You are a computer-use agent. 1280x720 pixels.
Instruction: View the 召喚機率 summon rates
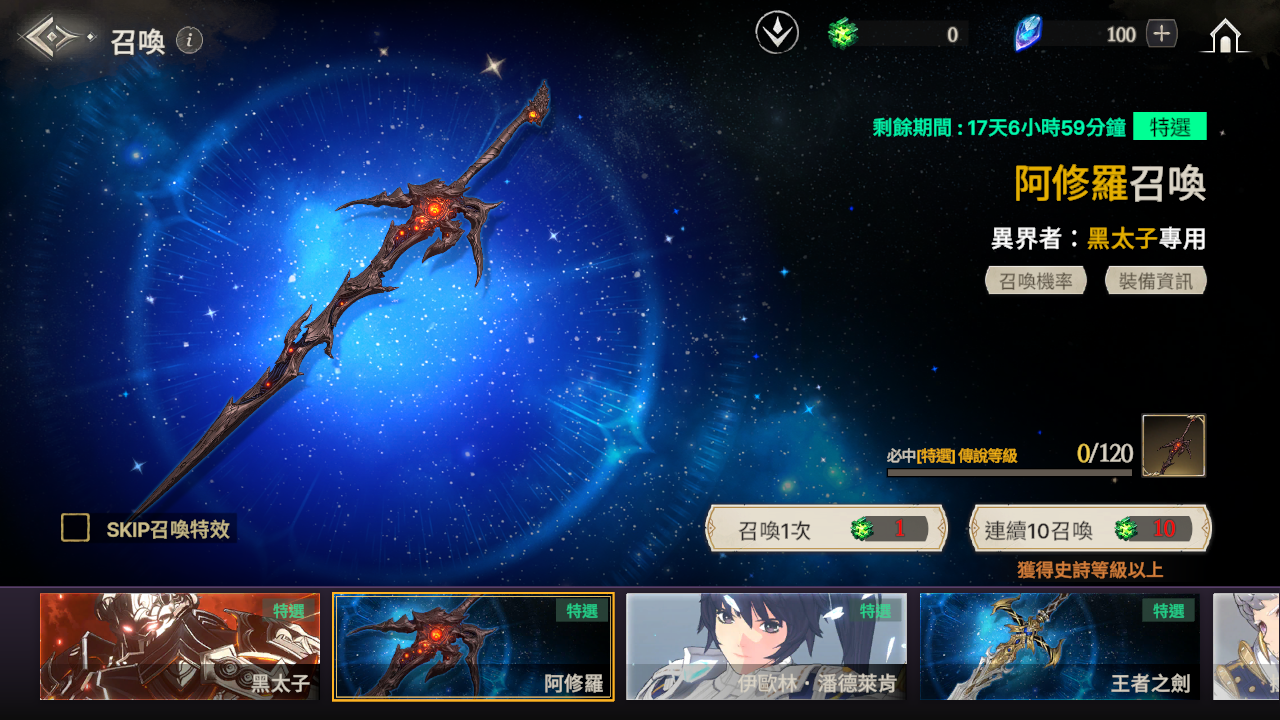click(1036, 281)
